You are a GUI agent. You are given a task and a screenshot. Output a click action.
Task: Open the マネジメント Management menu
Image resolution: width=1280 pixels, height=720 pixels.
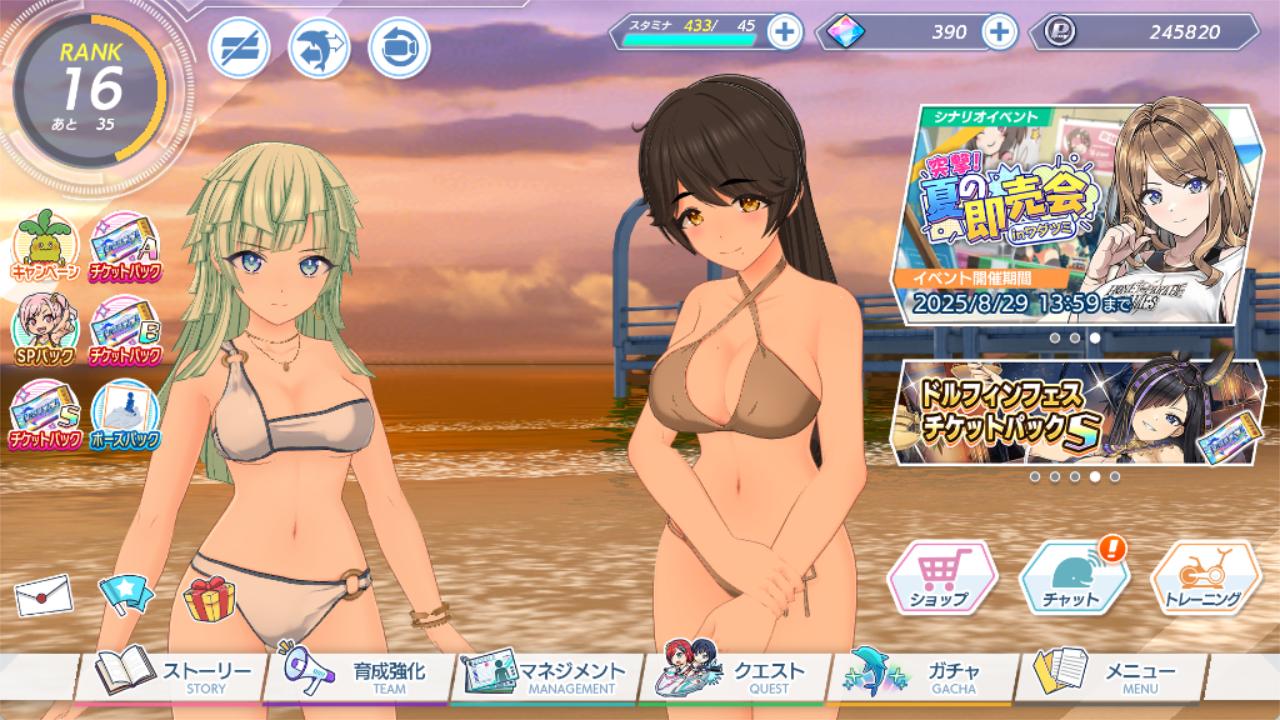tap(545, 676)
